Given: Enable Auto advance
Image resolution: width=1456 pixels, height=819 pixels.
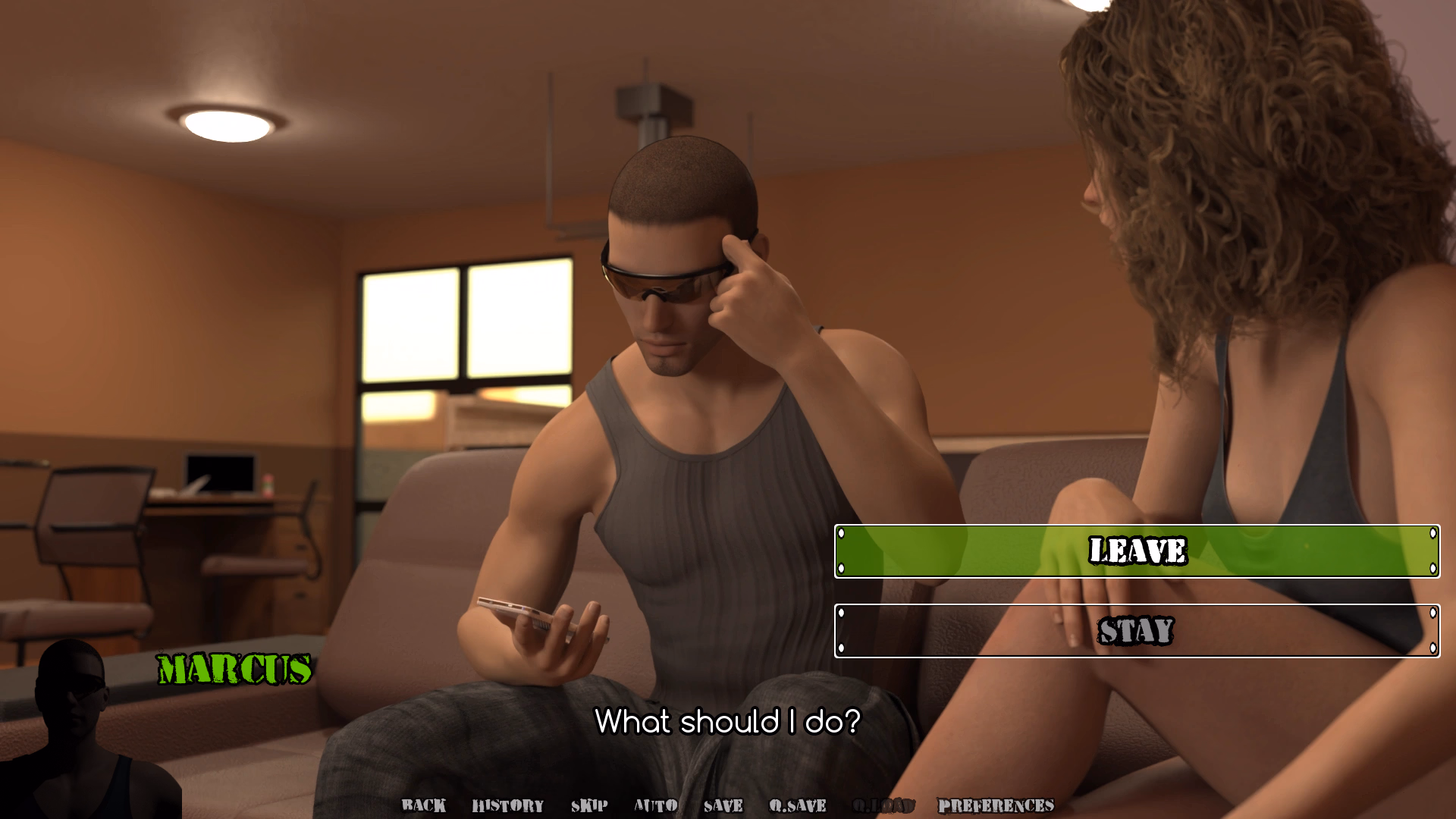Looking at the screenshot, I should pos(656,805).
